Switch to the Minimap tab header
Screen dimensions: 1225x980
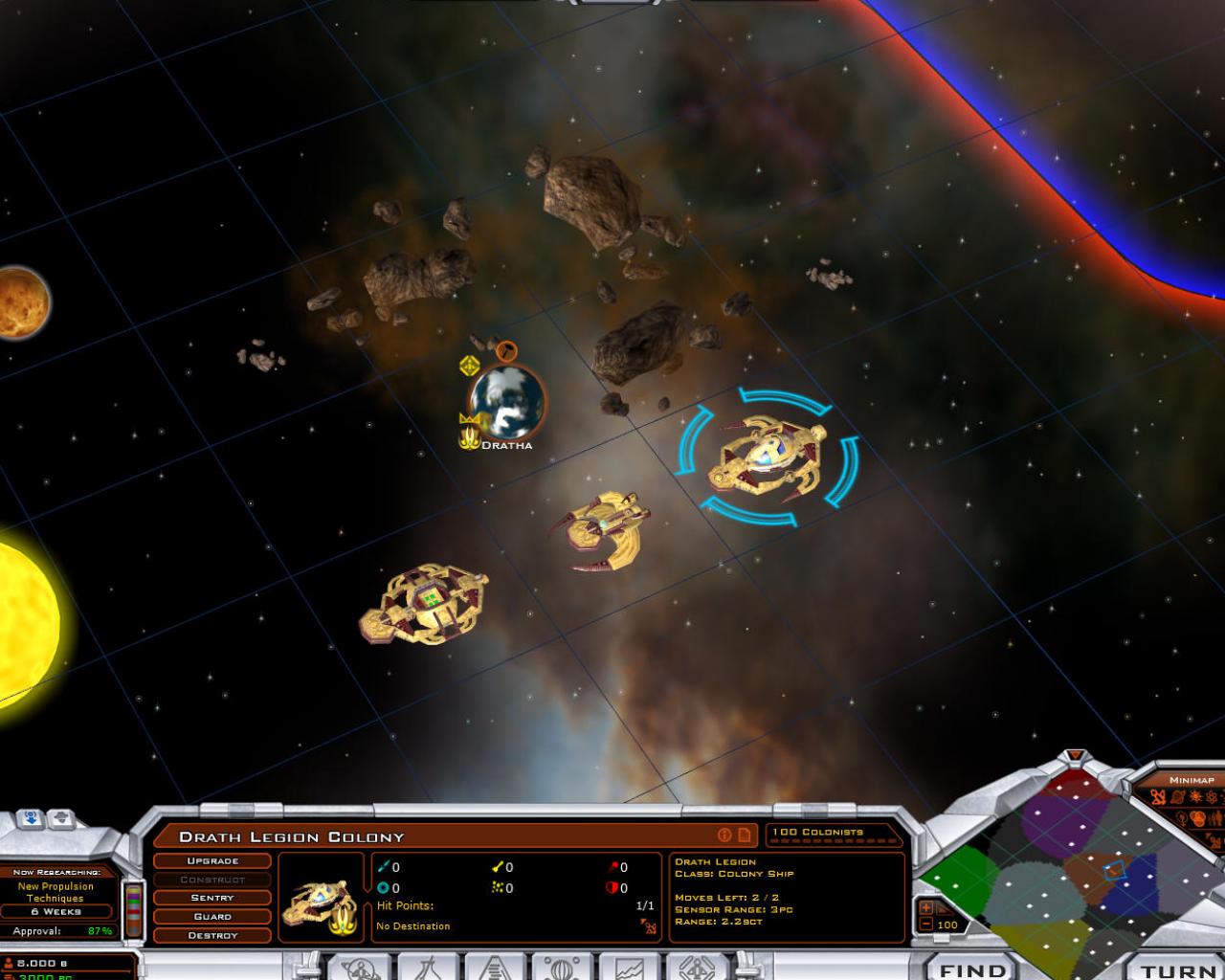[x=1191, y=780]
